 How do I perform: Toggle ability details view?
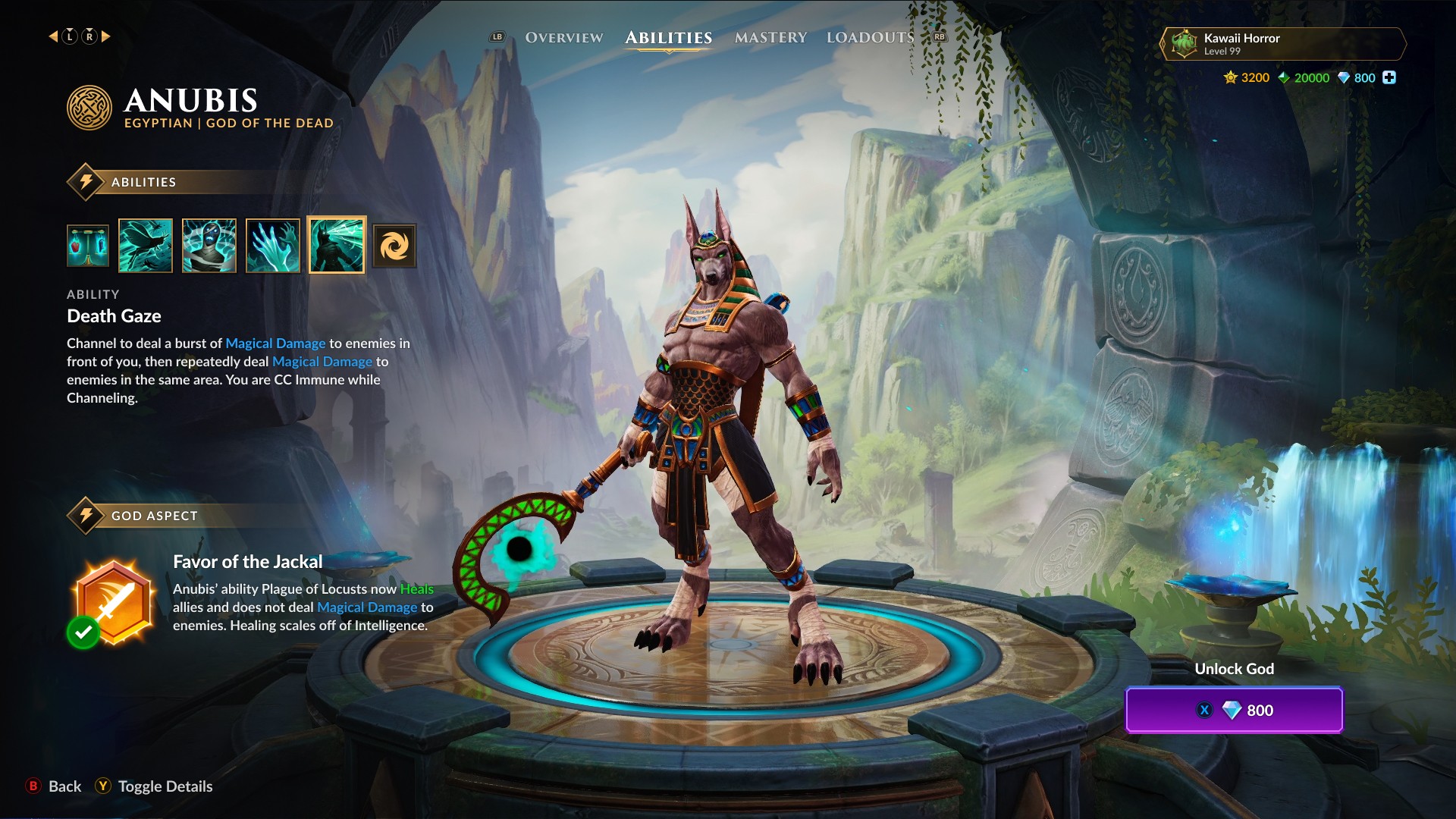pos(154,786)
